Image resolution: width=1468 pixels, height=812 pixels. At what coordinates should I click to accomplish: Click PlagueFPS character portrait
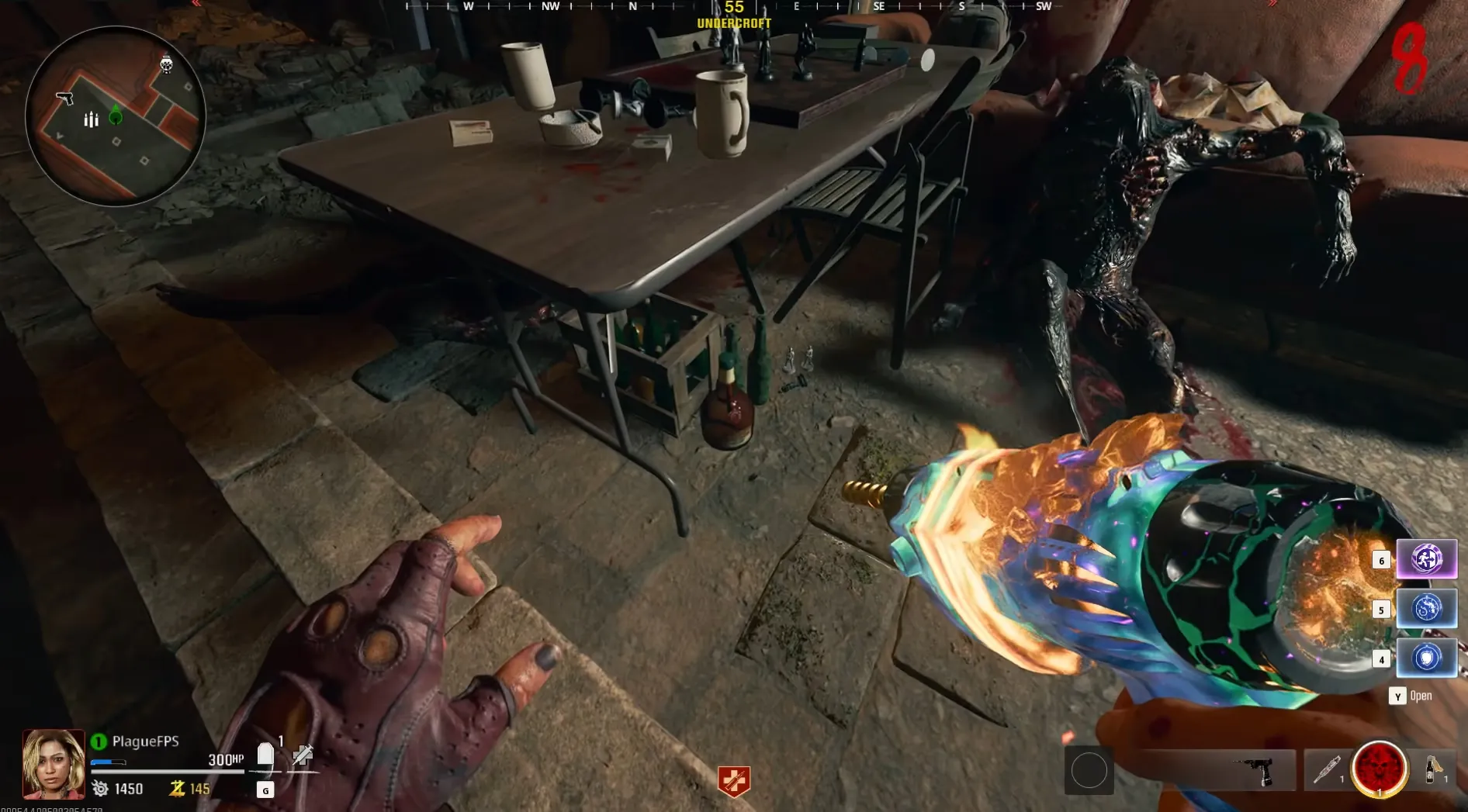[53, 764]
